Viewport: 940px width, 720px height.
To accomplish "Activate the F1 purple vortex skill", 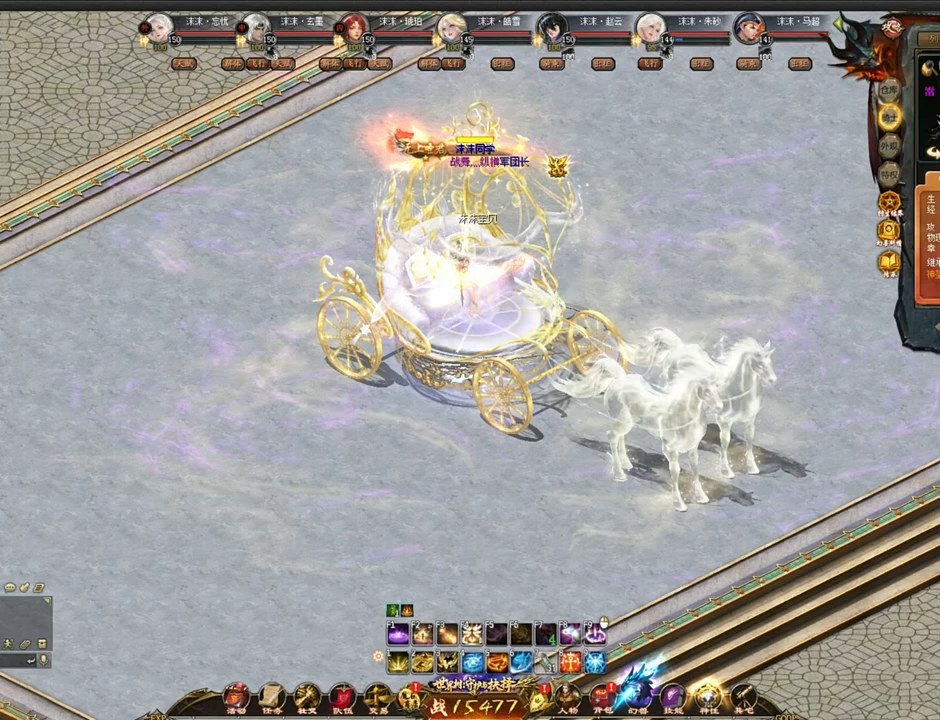I will click(398, 634).
